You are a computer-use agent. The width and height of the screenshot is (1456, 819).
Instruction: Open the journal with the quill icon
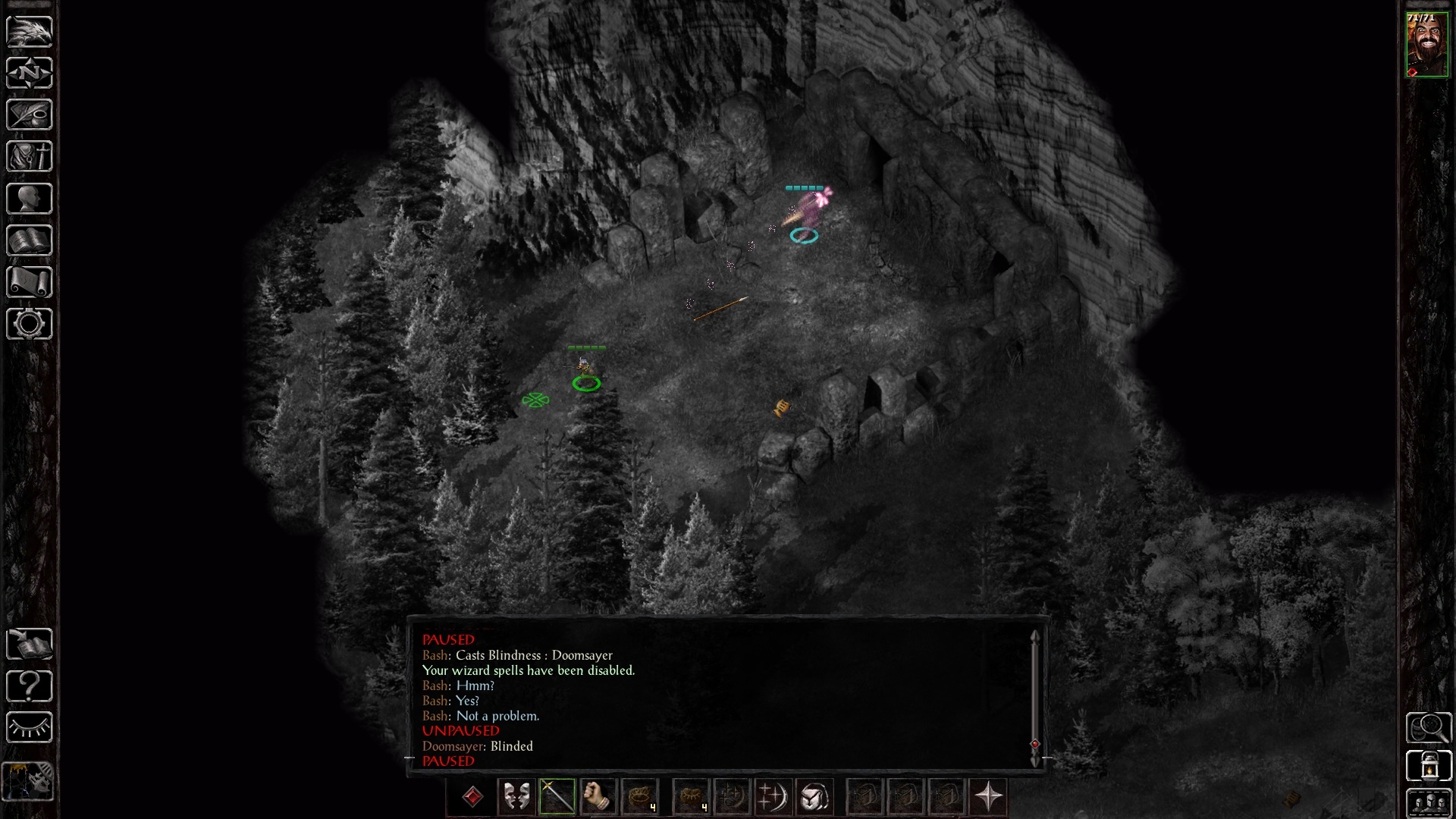point(30,115)
